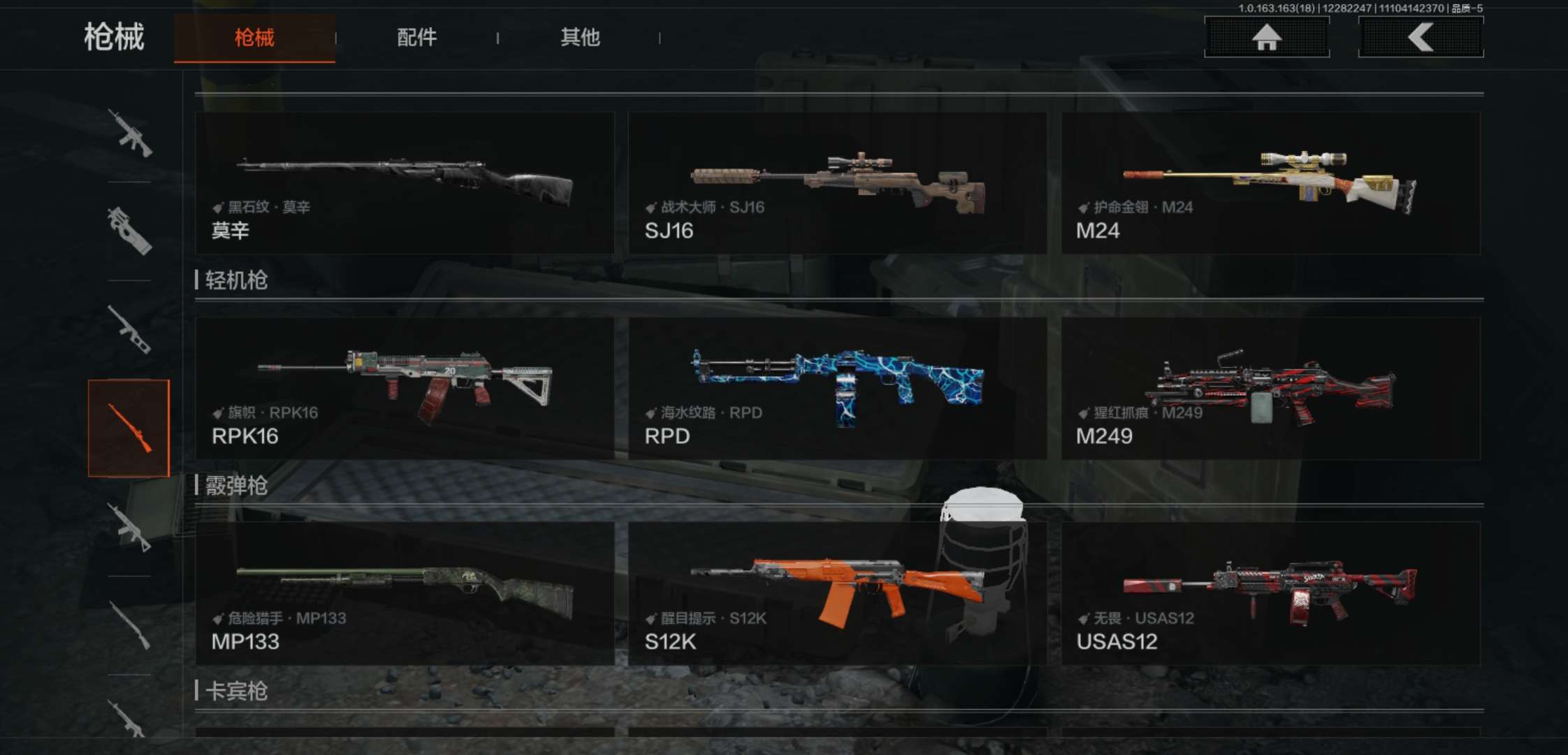Pick the gold M24 sniper rifle

point(1270,183)
